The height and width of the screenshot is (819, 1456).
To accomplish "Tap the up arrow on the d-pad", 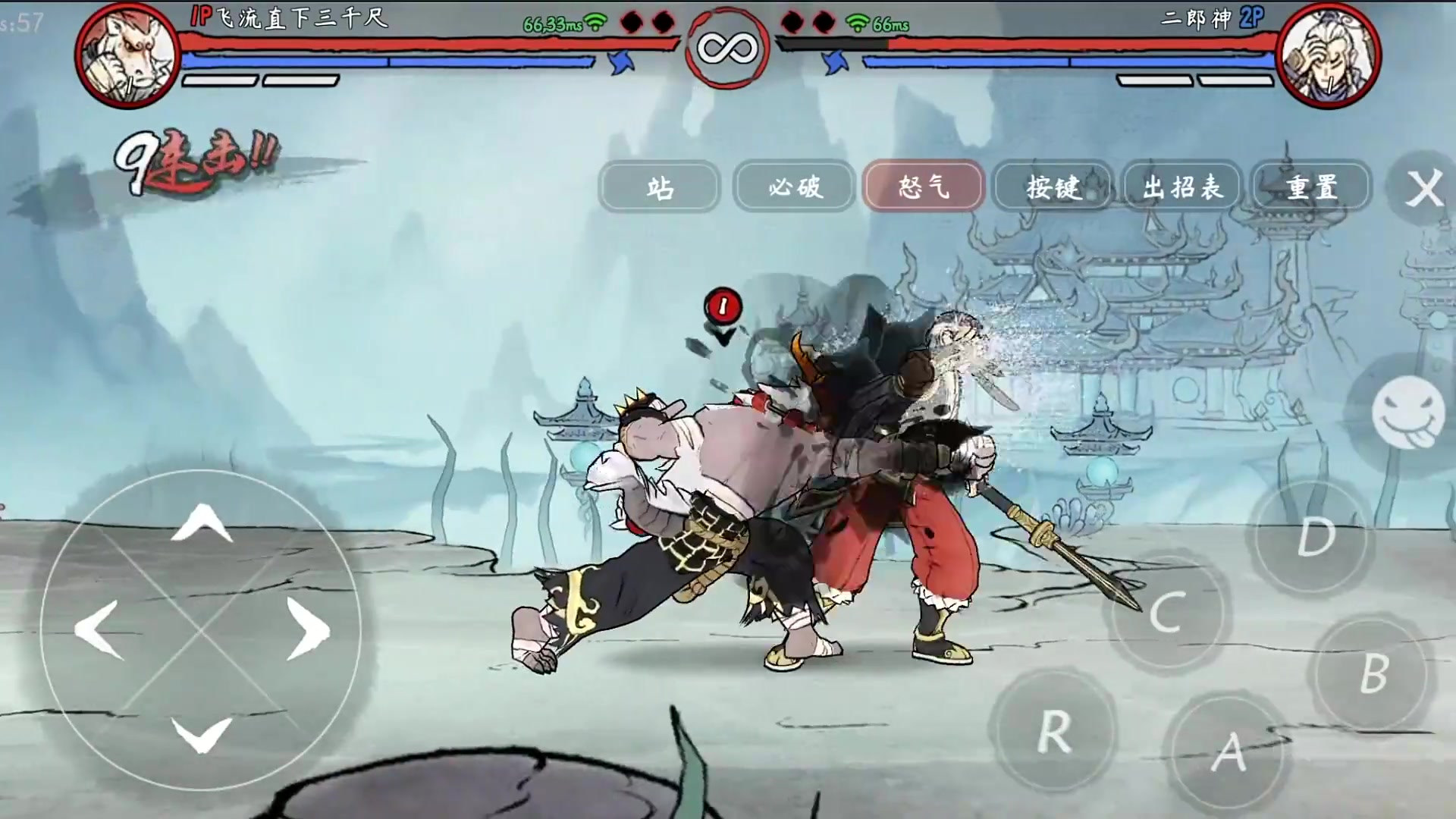I will click(201, 523).
